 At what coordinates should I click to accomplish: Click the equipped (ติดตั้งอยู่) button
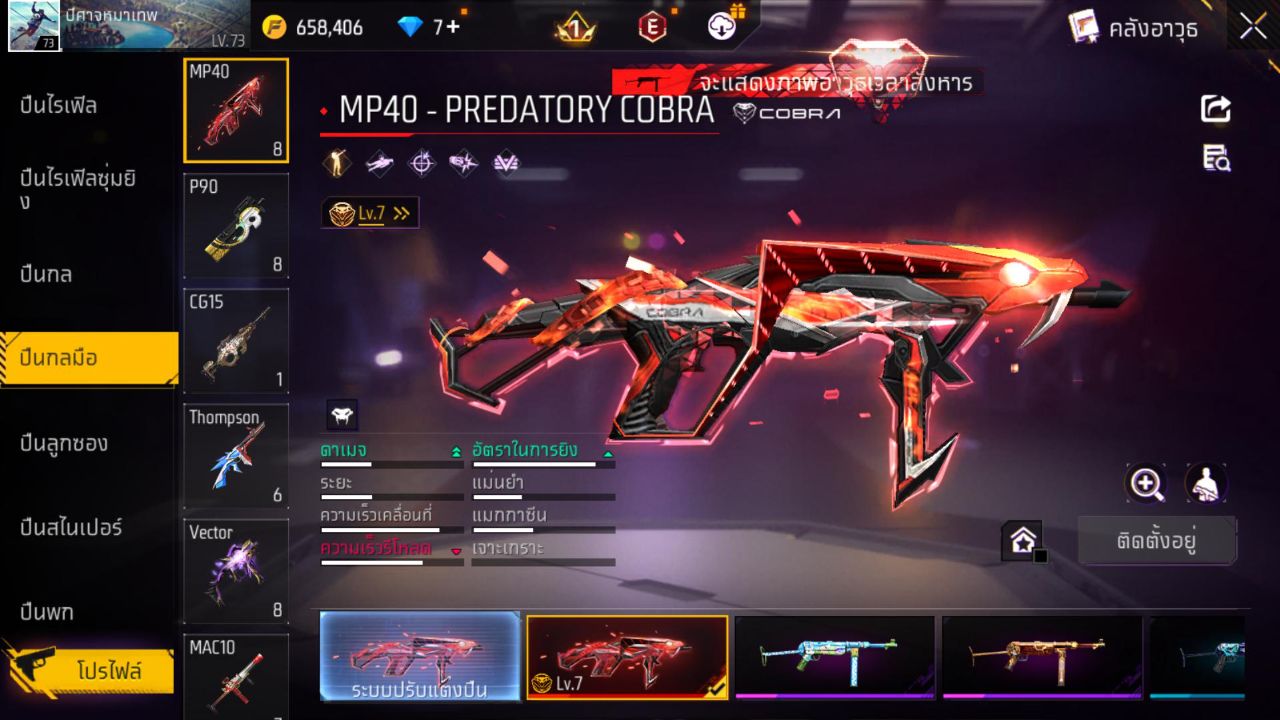pos(1158,540)
